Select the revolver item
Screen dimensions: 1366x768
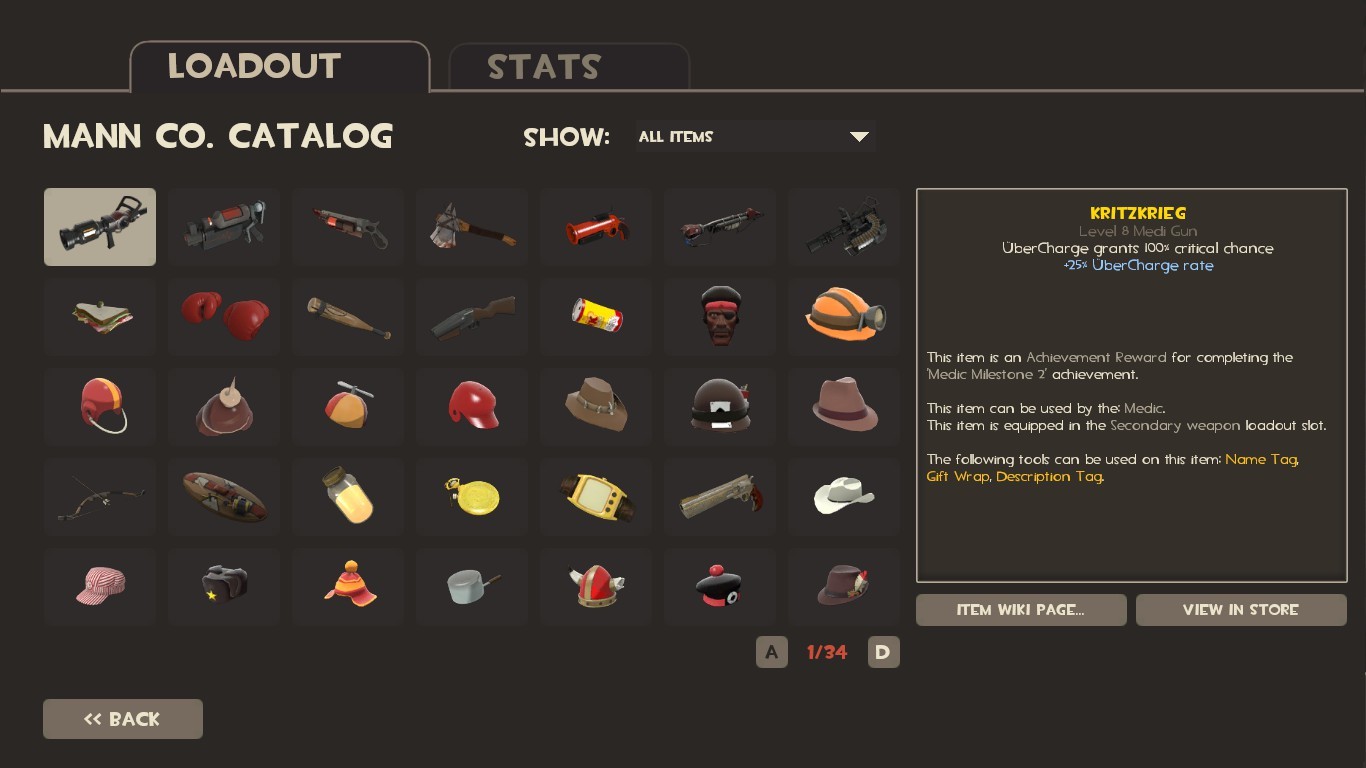720,497
